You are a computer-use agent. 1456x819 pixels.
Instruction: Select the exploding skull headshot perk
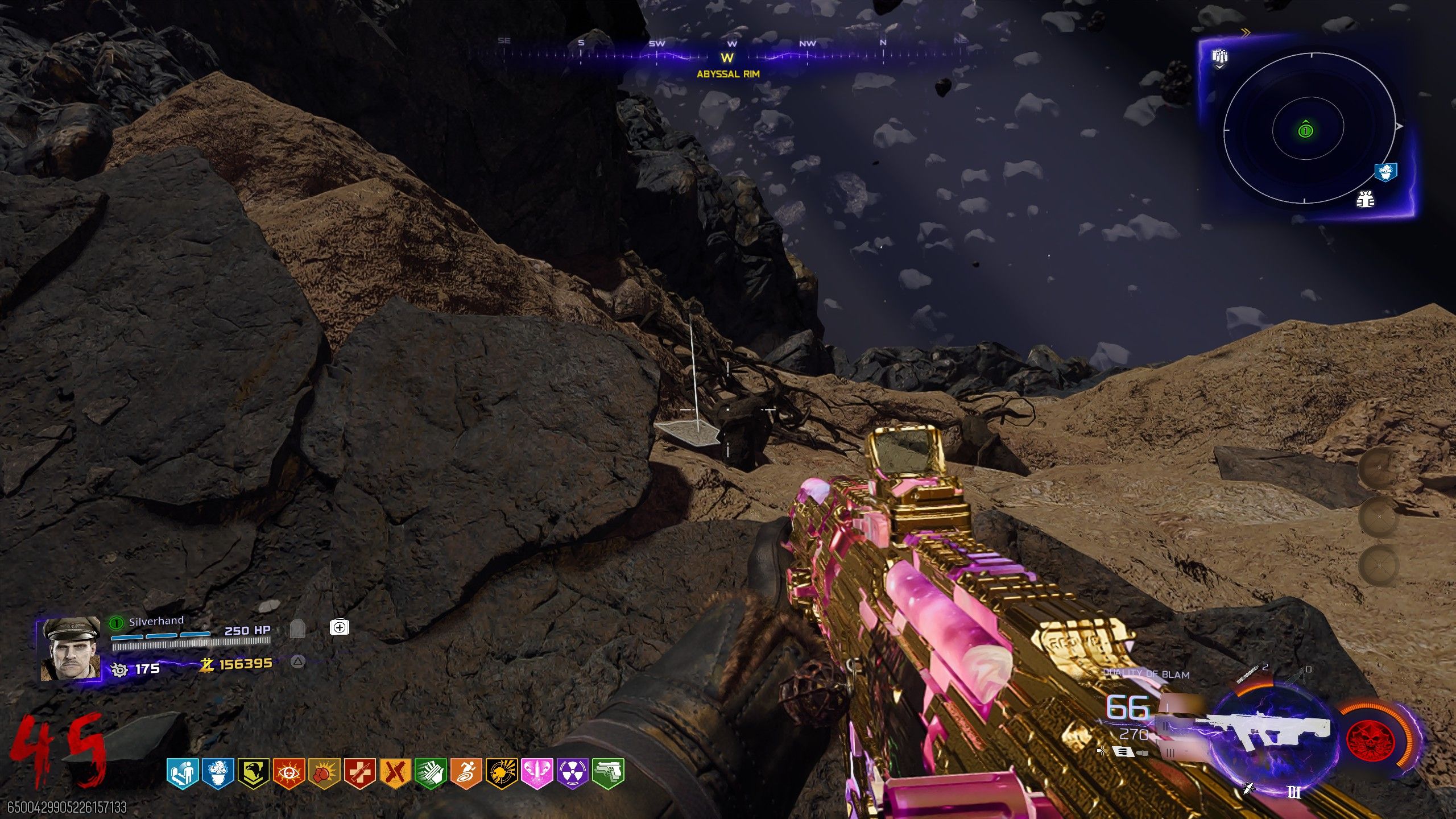pyautogui.click(x=501, y=773)
